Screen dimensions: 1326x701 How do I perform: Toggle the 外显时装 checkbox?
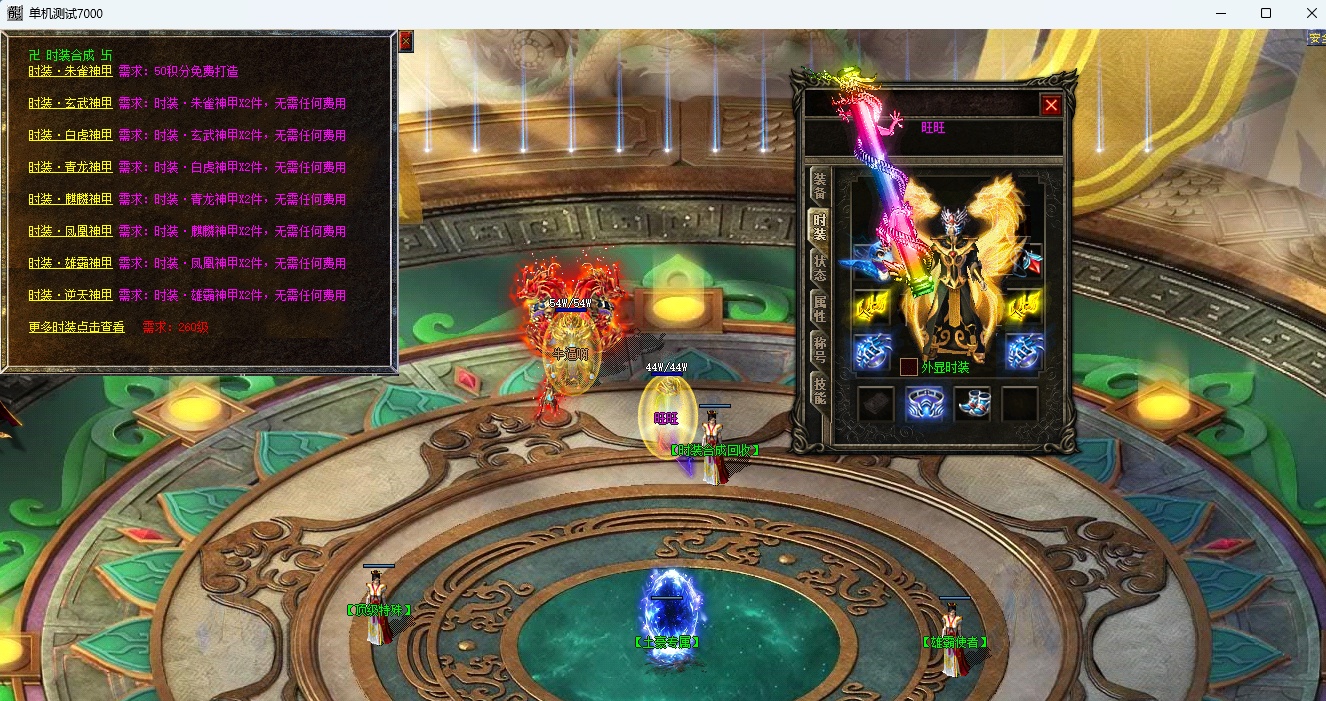909,367
